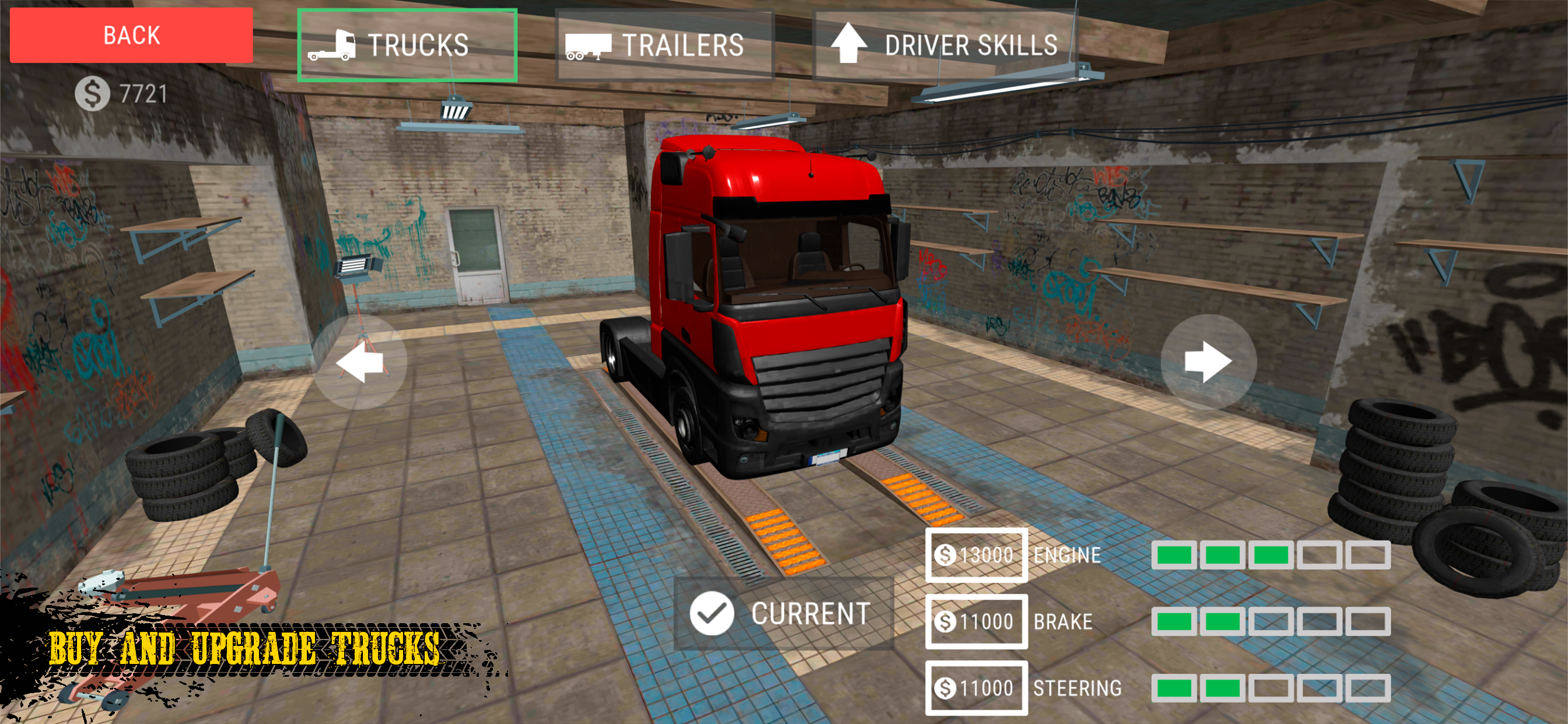The height and width of the screenshot is (724, 1568).
Task: Buy the Engine upgrade for 13000
Action: (x=976, y=555)
